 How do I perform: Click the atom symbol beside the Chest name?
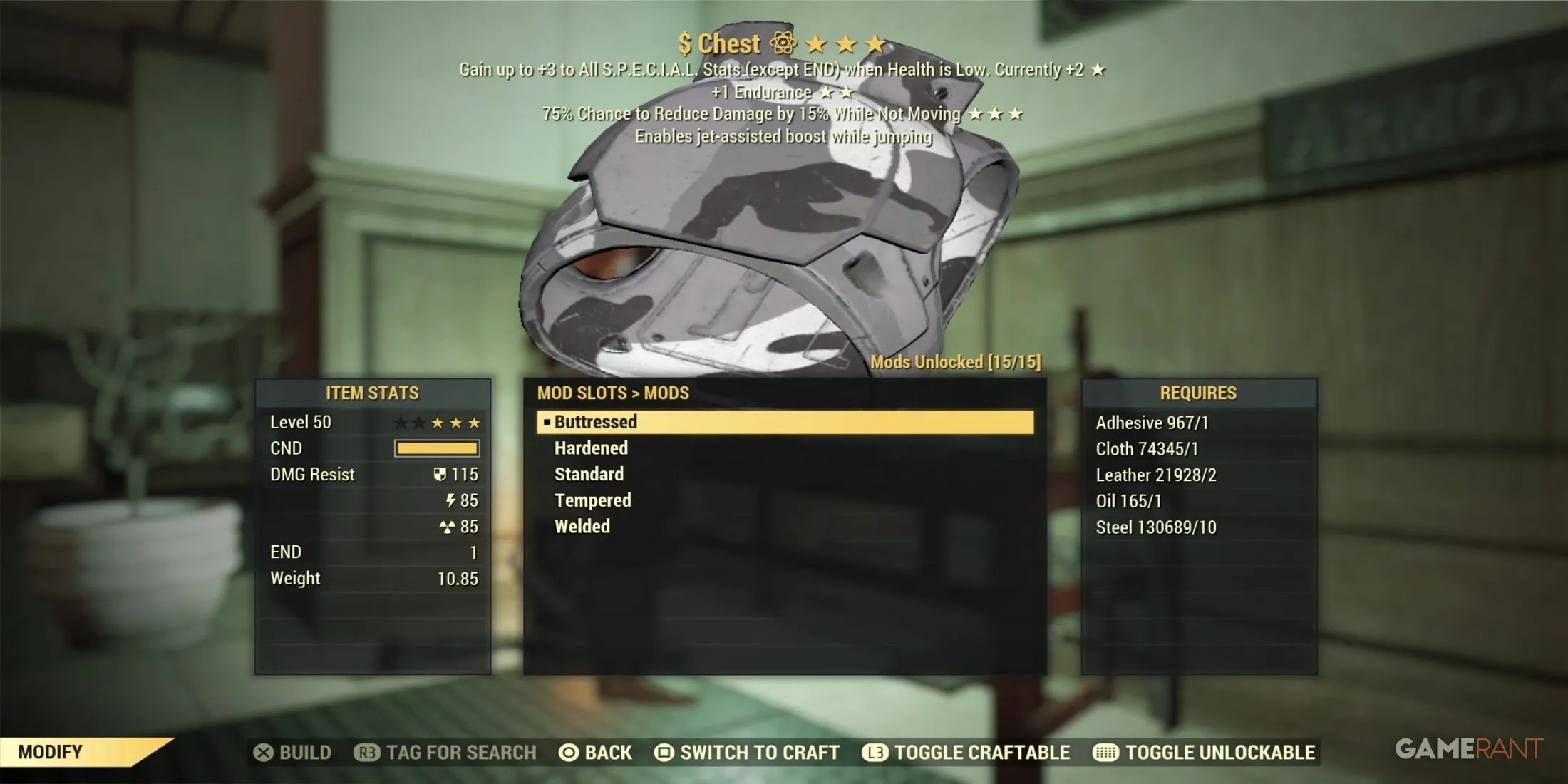783,43
